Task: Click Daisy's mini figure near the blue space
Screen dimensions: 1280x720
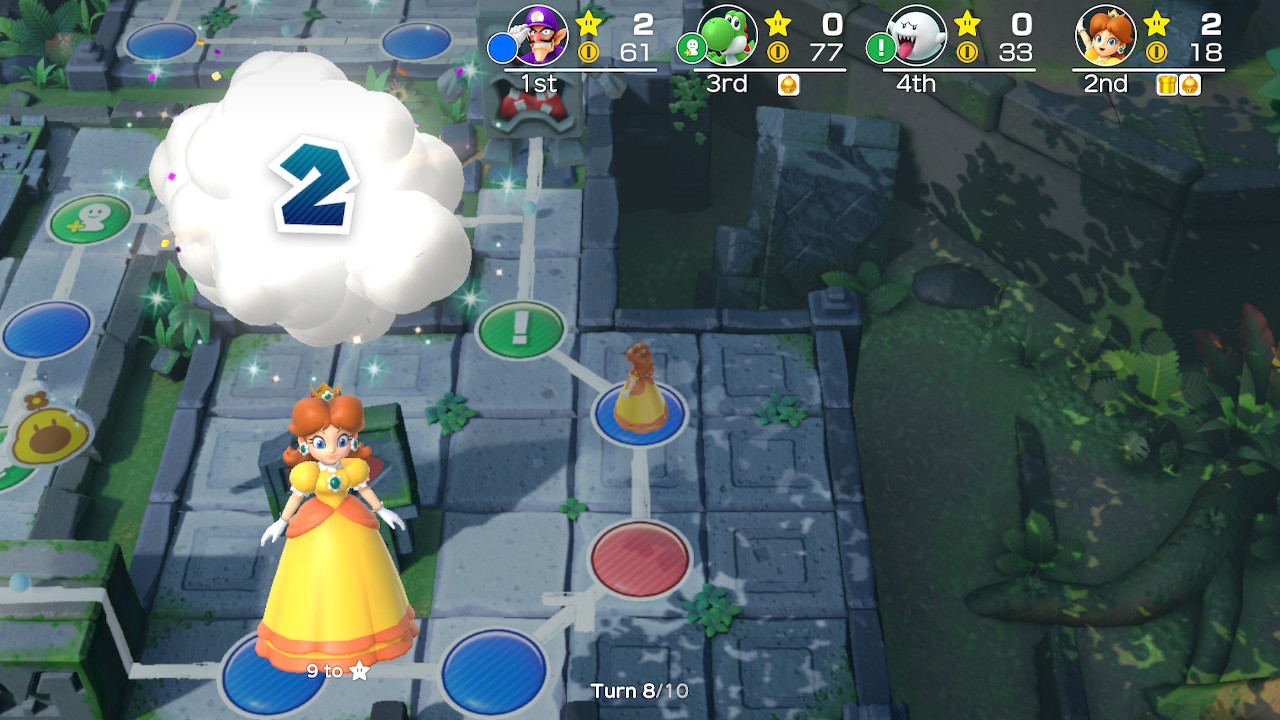Action: [x=639, y=390]
